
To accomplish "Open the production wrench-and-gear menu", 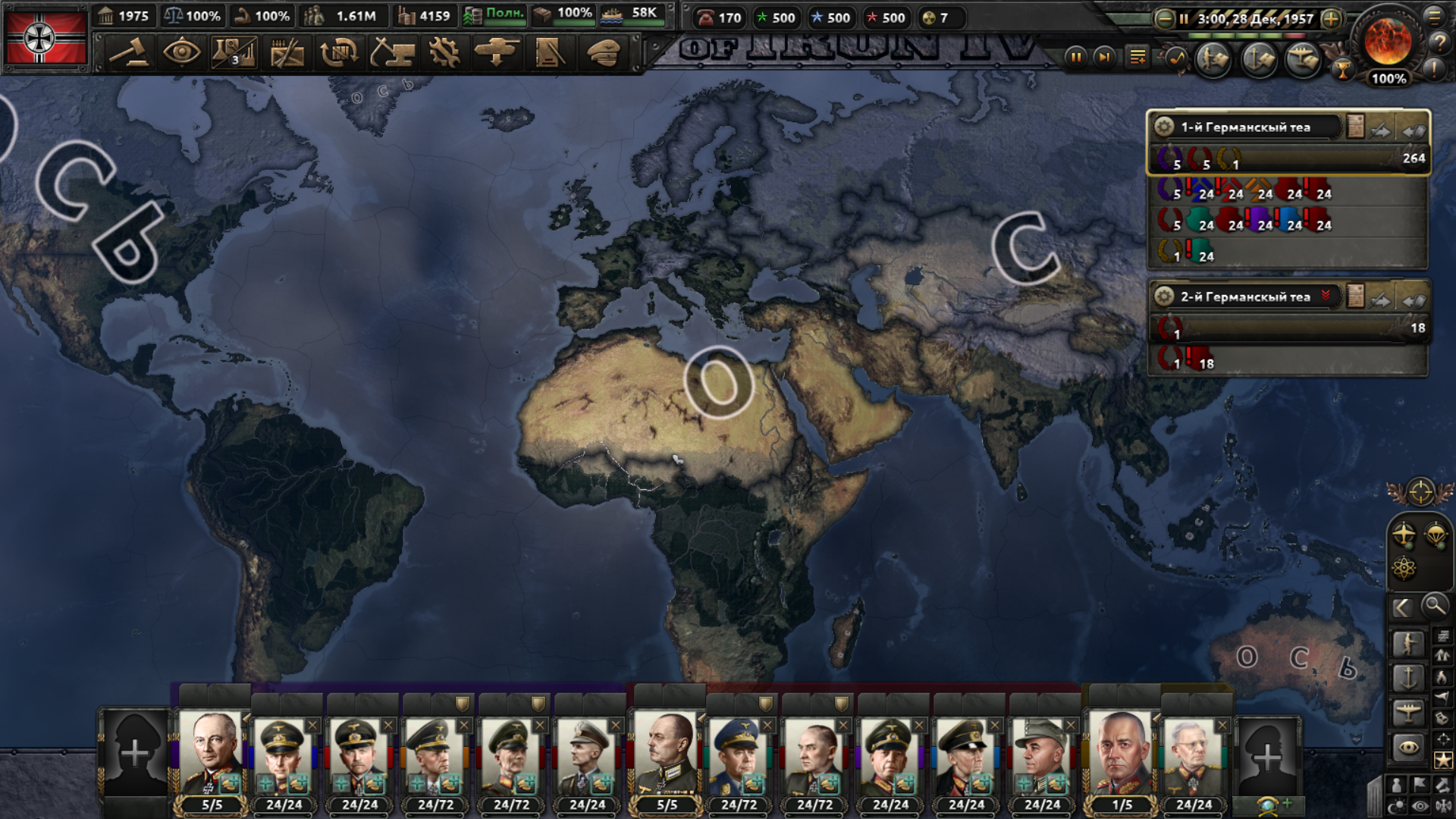I will click(444, 53).
